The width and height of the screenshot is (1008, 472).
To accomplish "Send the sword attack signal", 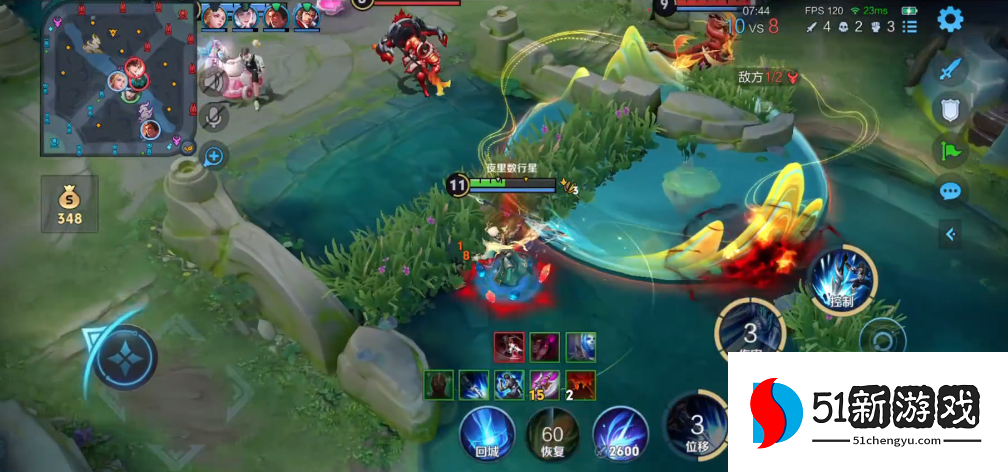I will pyautogui.click(x=950, y=68).
